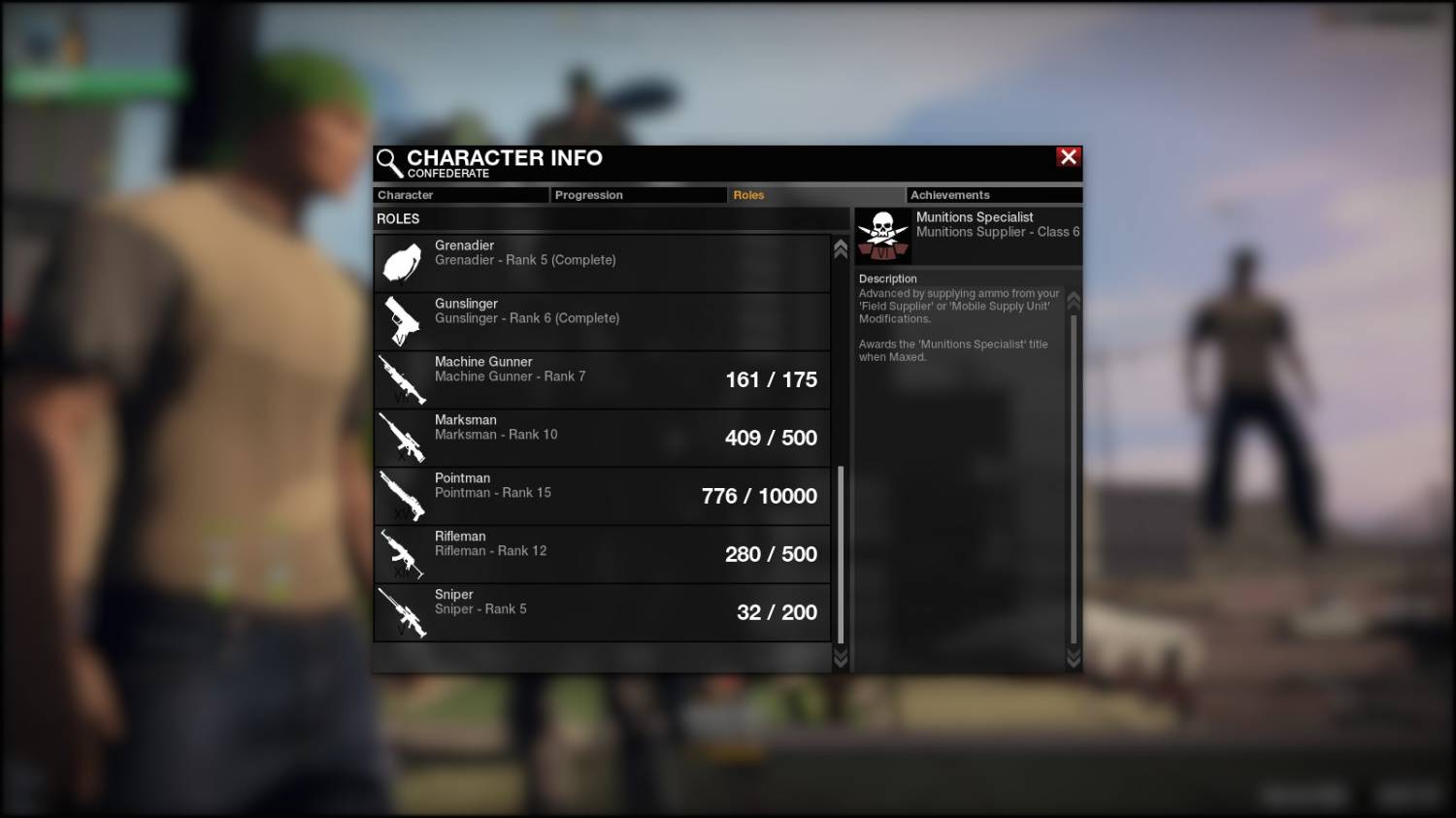This screenshot has width=1456, height=818.
Task: Click the roles list scroll-down arrow
Action: click(x=841, y=659)
